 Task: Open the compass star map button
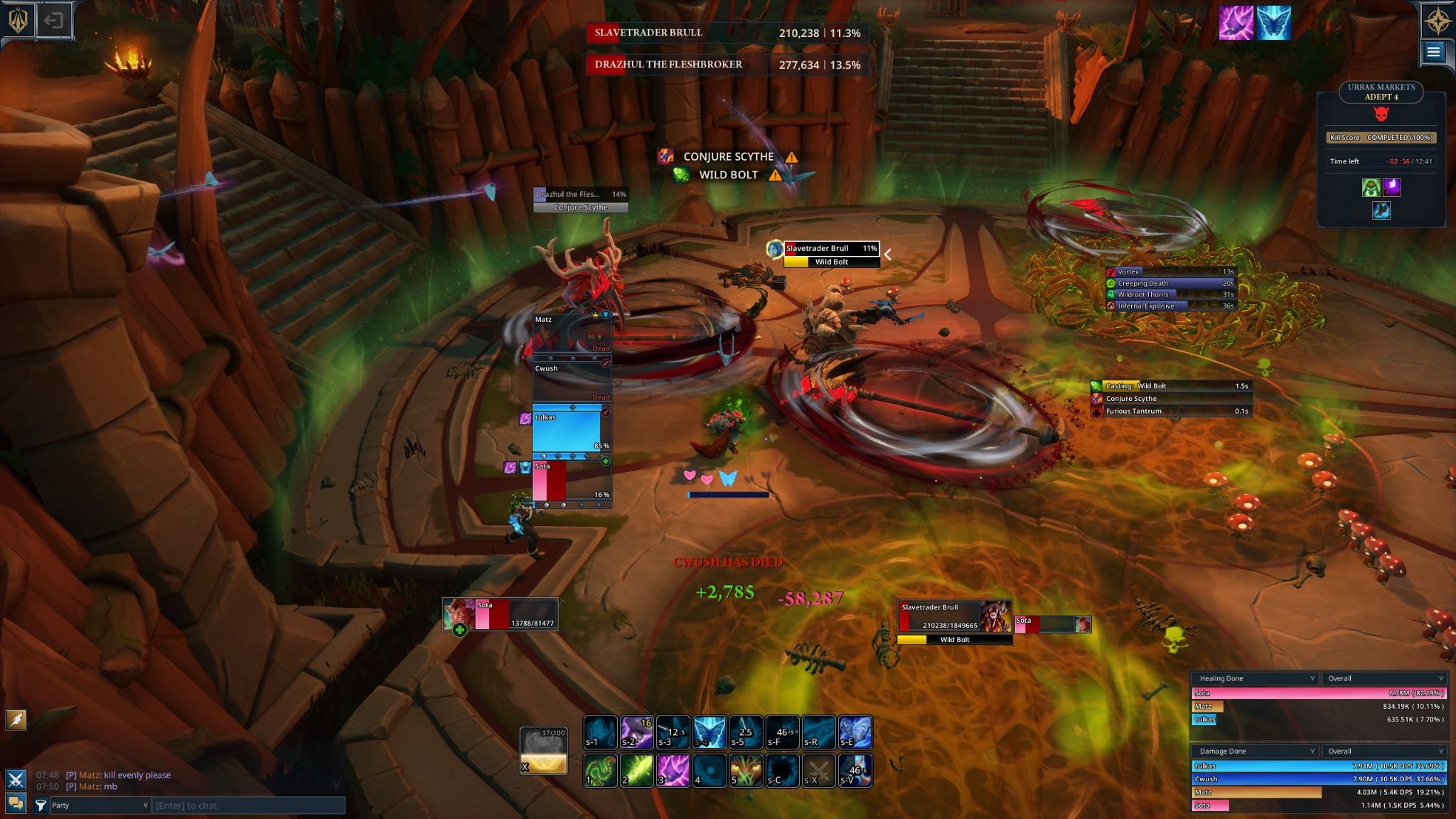tap(1436, 21)
